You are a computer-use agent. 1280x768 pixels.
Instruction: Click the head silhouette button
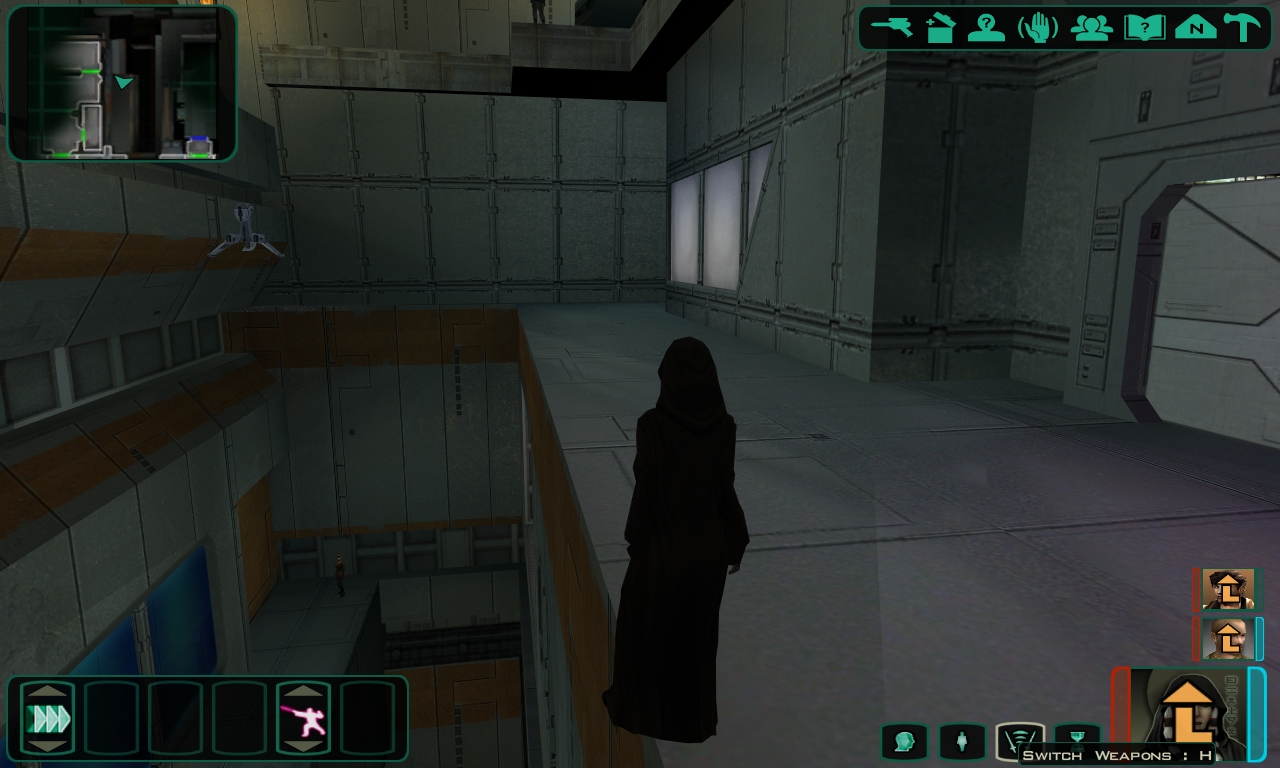[x=905, y=741]
